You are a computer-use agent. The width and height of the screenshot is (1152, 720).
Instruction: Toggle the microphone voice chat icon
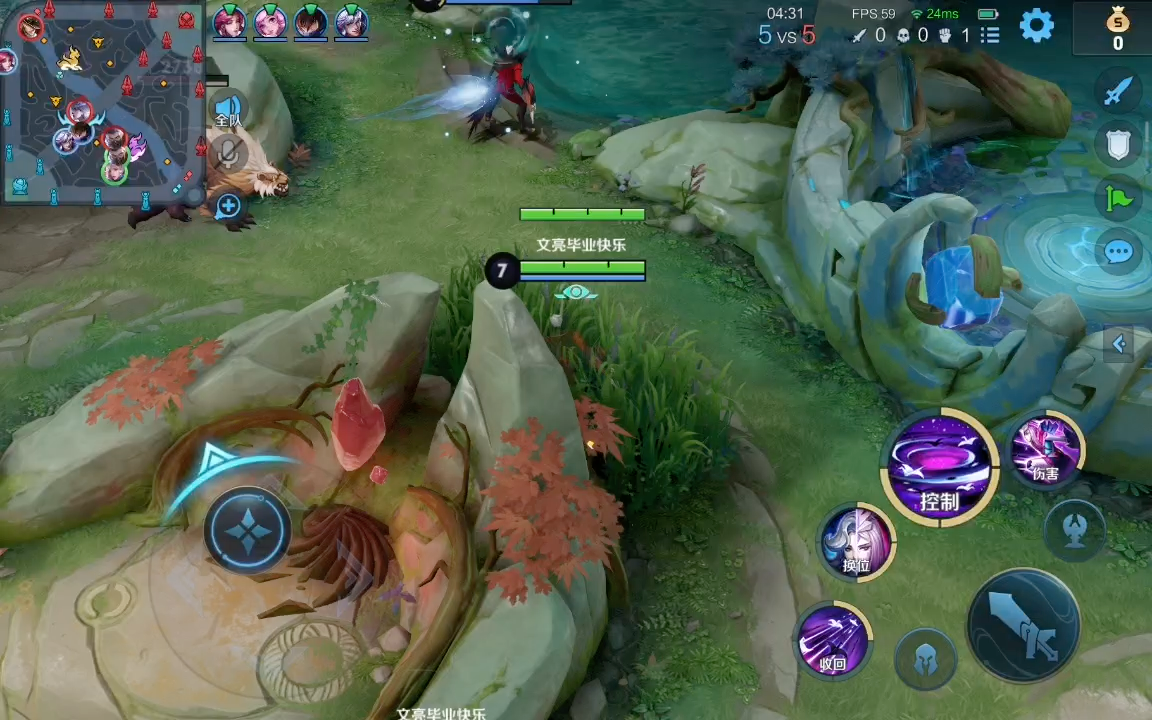(x=228, y=153)
